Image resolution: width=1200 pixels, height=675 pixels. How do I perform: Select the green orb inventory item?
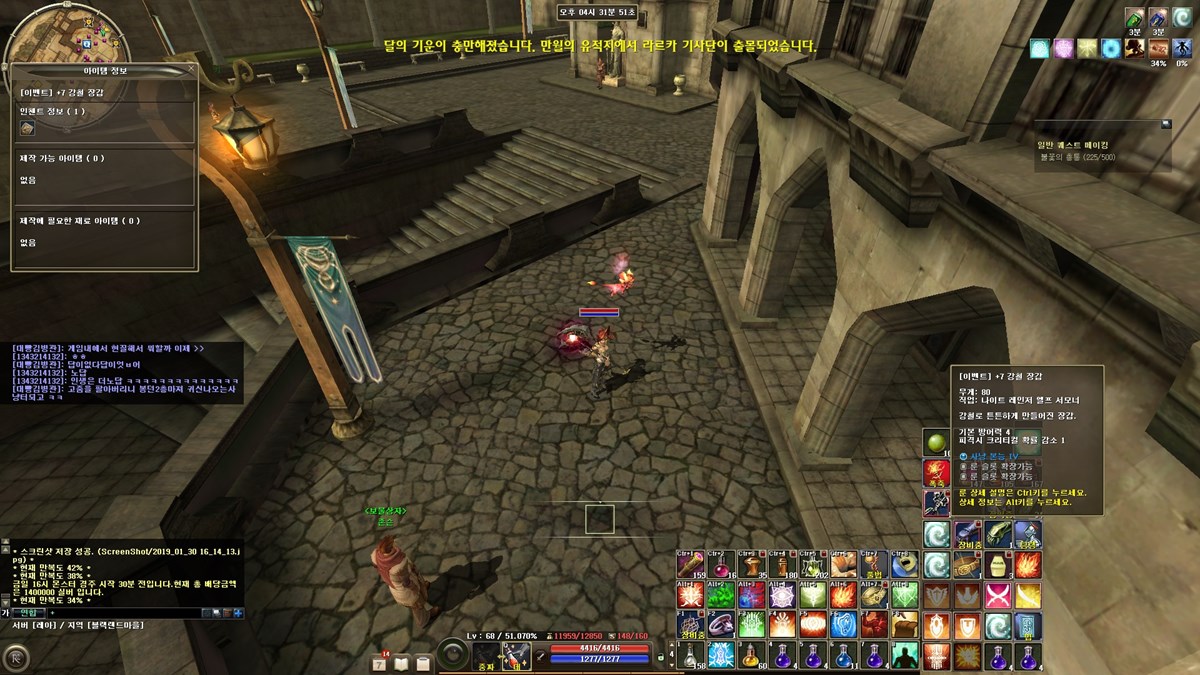(x=936, y=442)
